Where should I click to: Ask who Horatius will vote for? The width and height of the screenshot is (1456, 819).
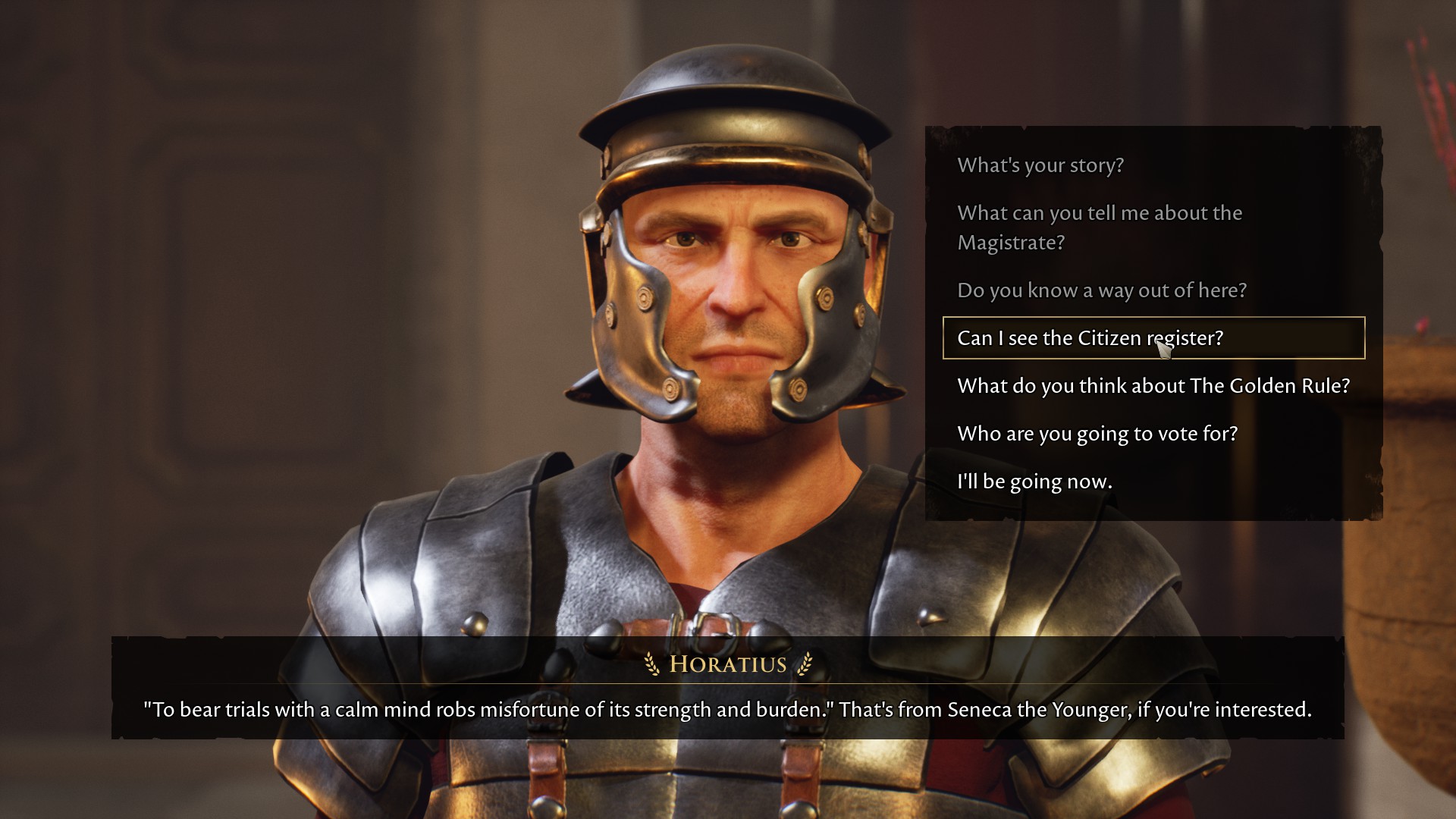(x=1097, y=434)
